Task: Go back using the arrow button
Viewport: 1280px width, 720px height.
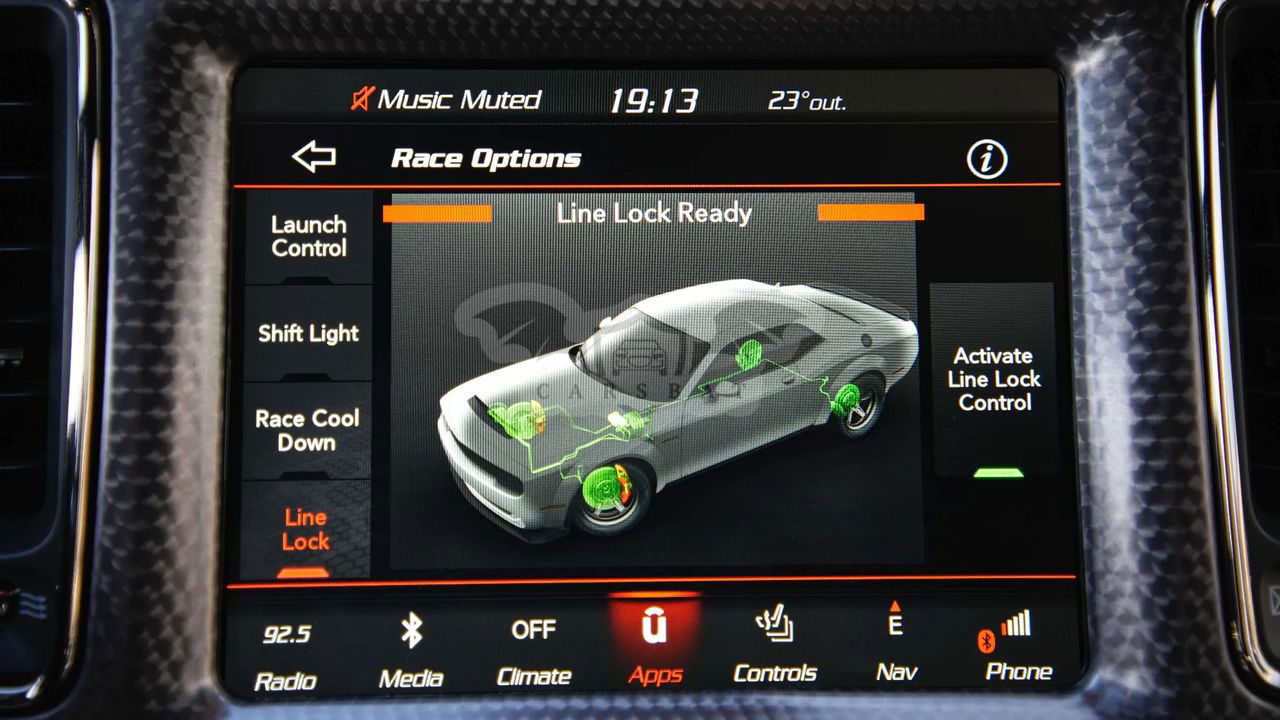Action: (313, 157)
